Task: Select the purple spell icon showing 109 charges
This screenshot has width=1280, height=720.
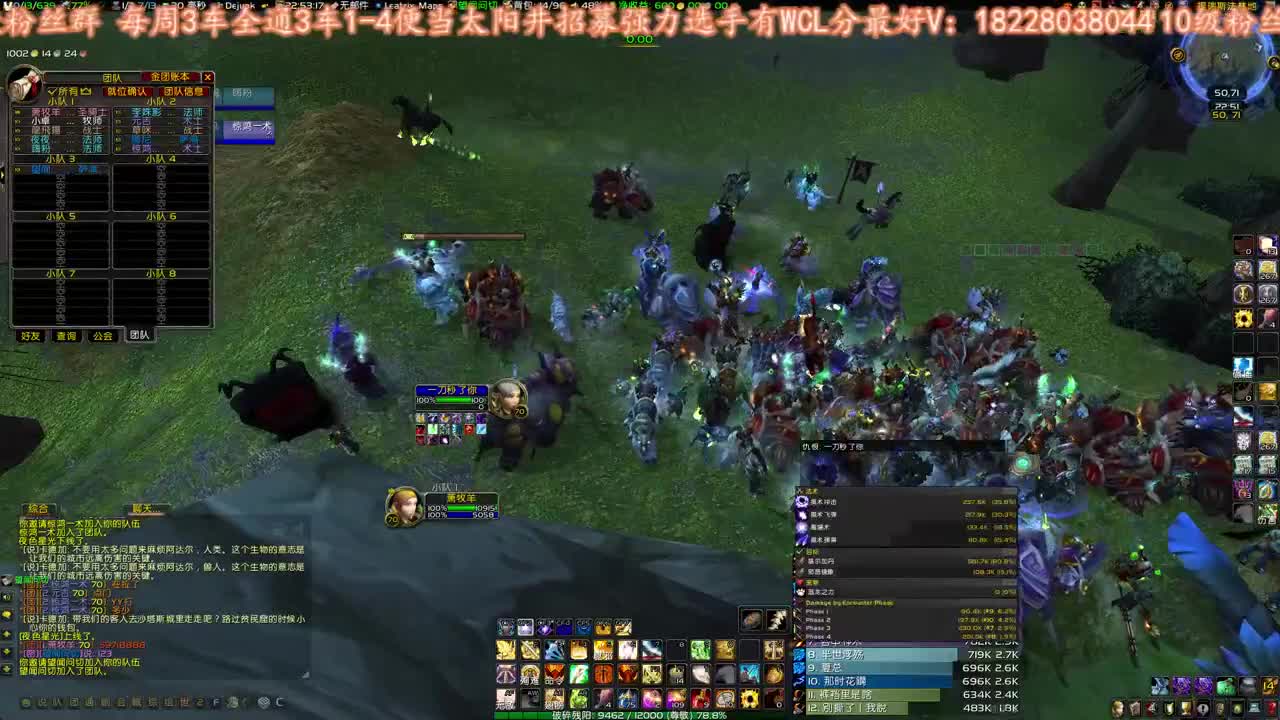Action: point(679,700)
